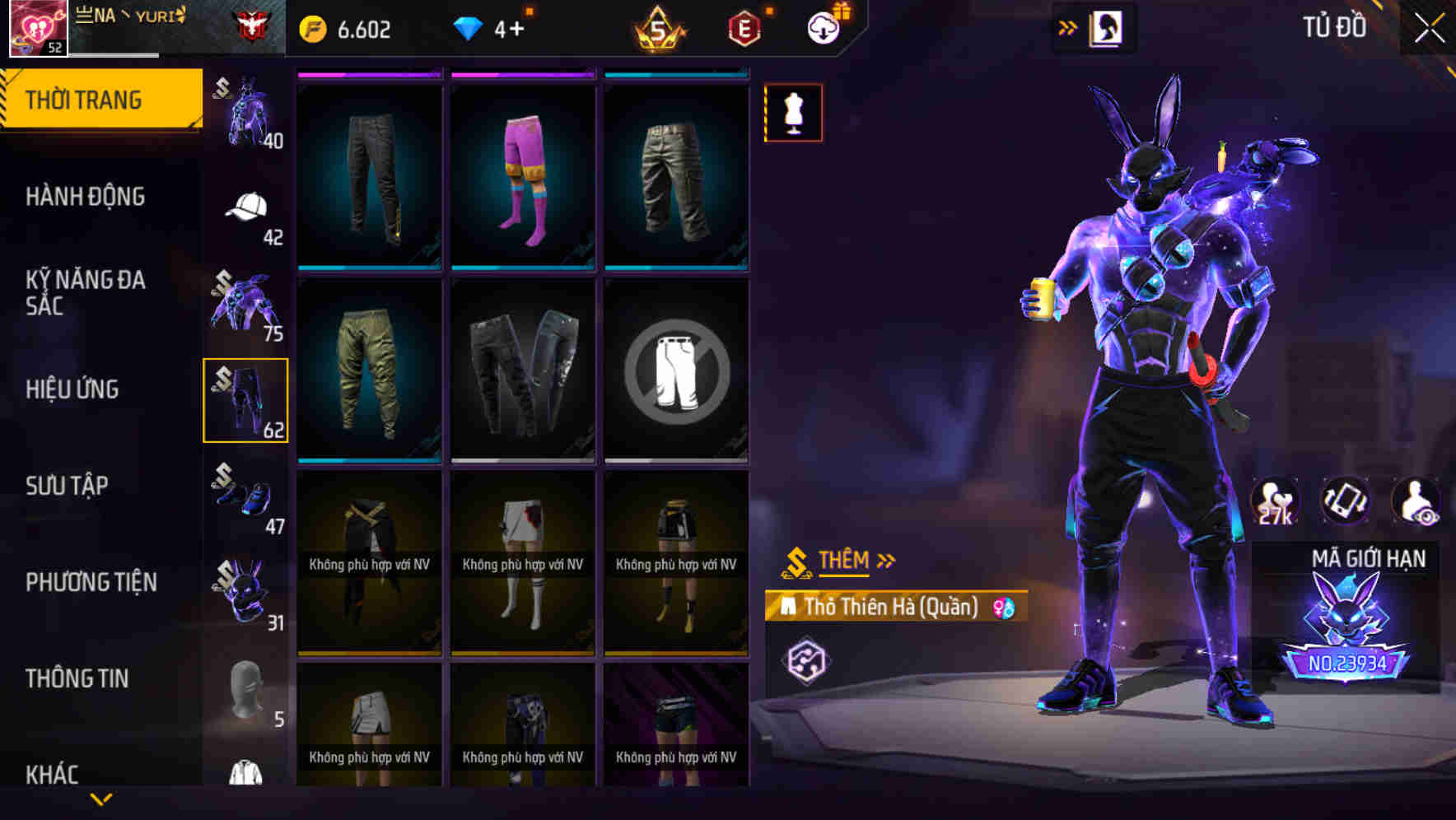Open the cap headwear category icon
The image size is (1456, 820).
(x=246, y=206)
